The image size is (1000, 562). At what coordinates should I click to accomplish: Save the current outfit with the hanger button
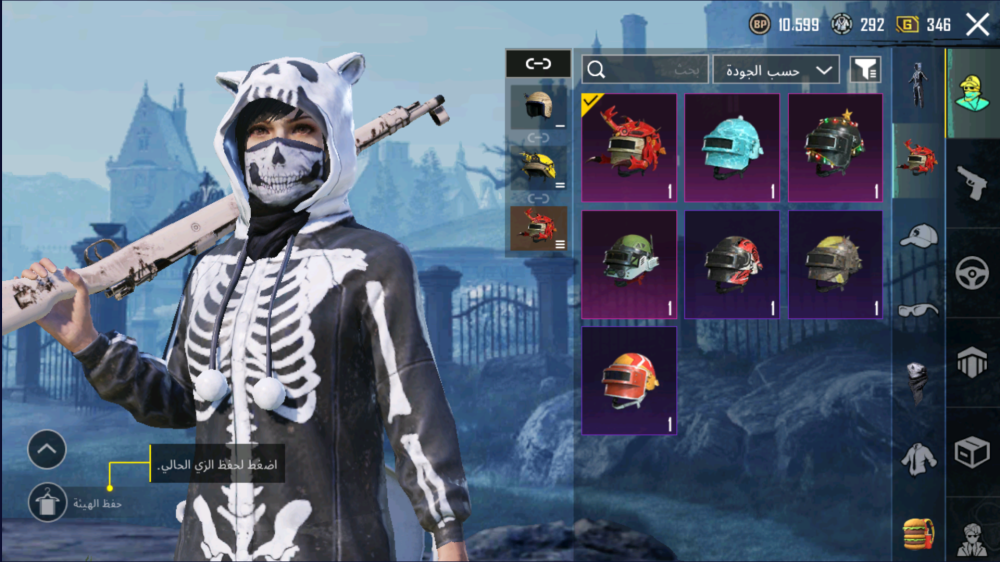tap(46, 503)
